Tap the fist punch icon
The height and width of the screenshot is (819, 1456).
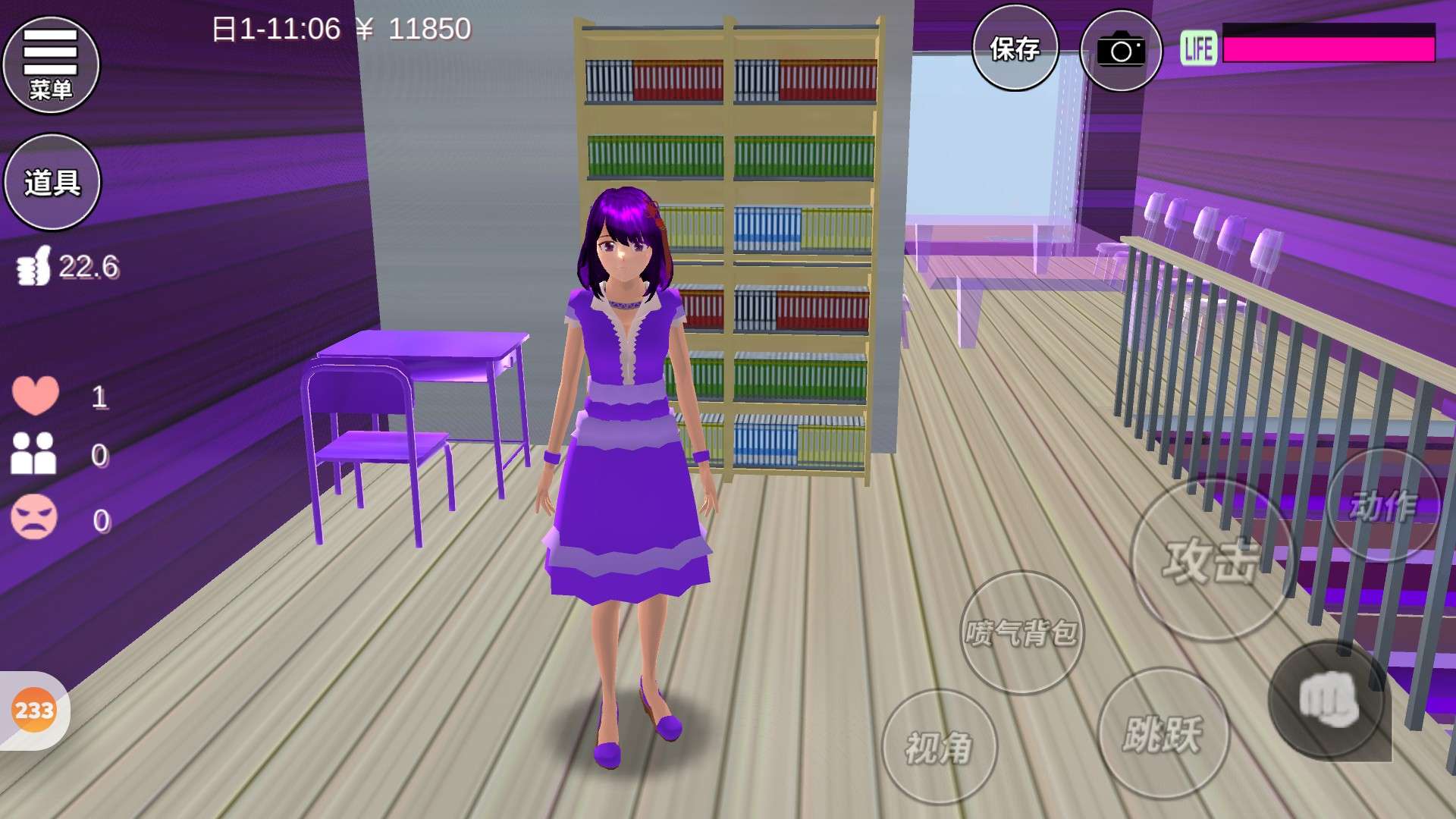[x=1327, y=700]
